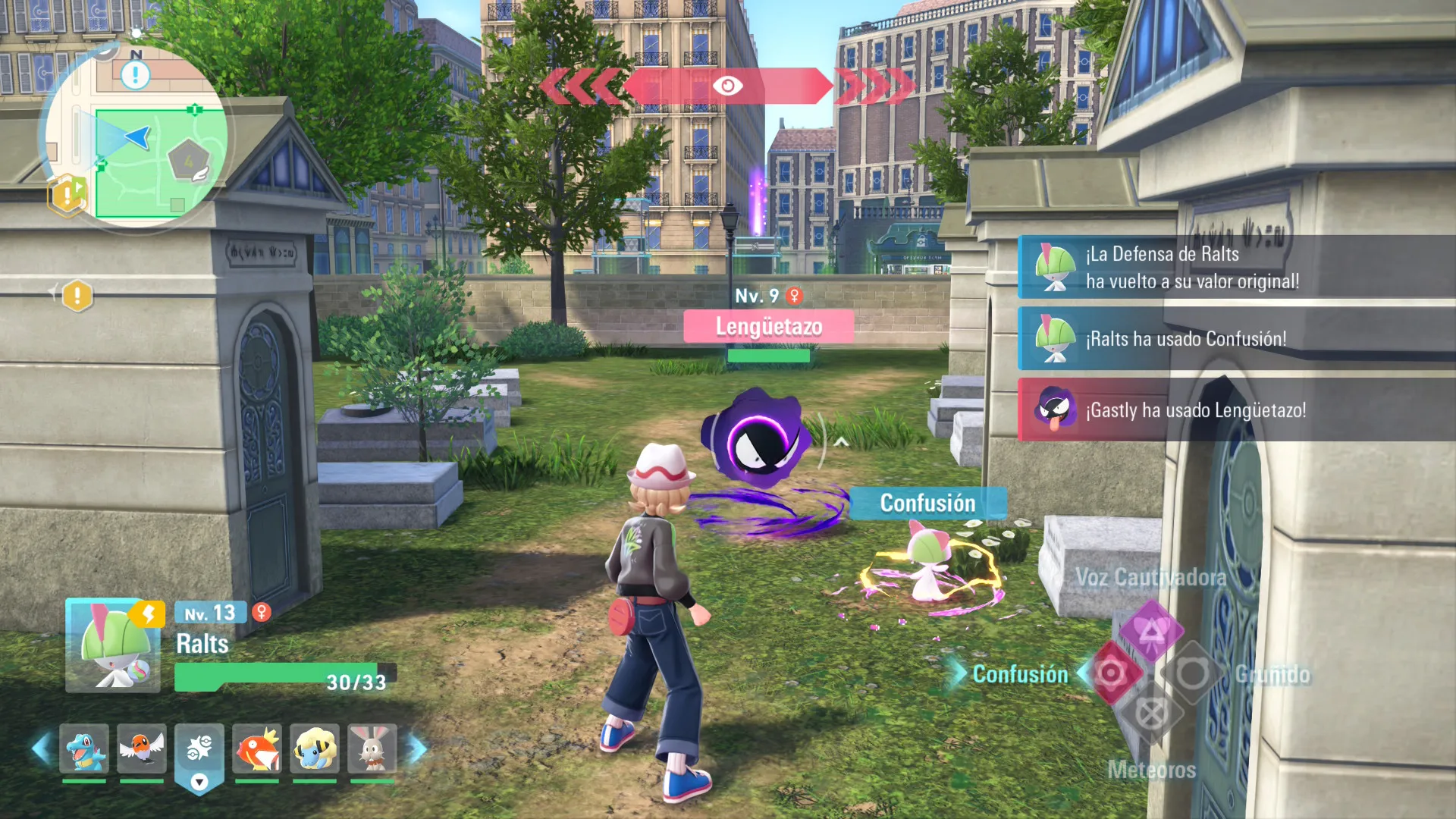Activate the Meteoros move
Image resolution: width=1456 pixels, height=819 pixels.
(1151, 714)
